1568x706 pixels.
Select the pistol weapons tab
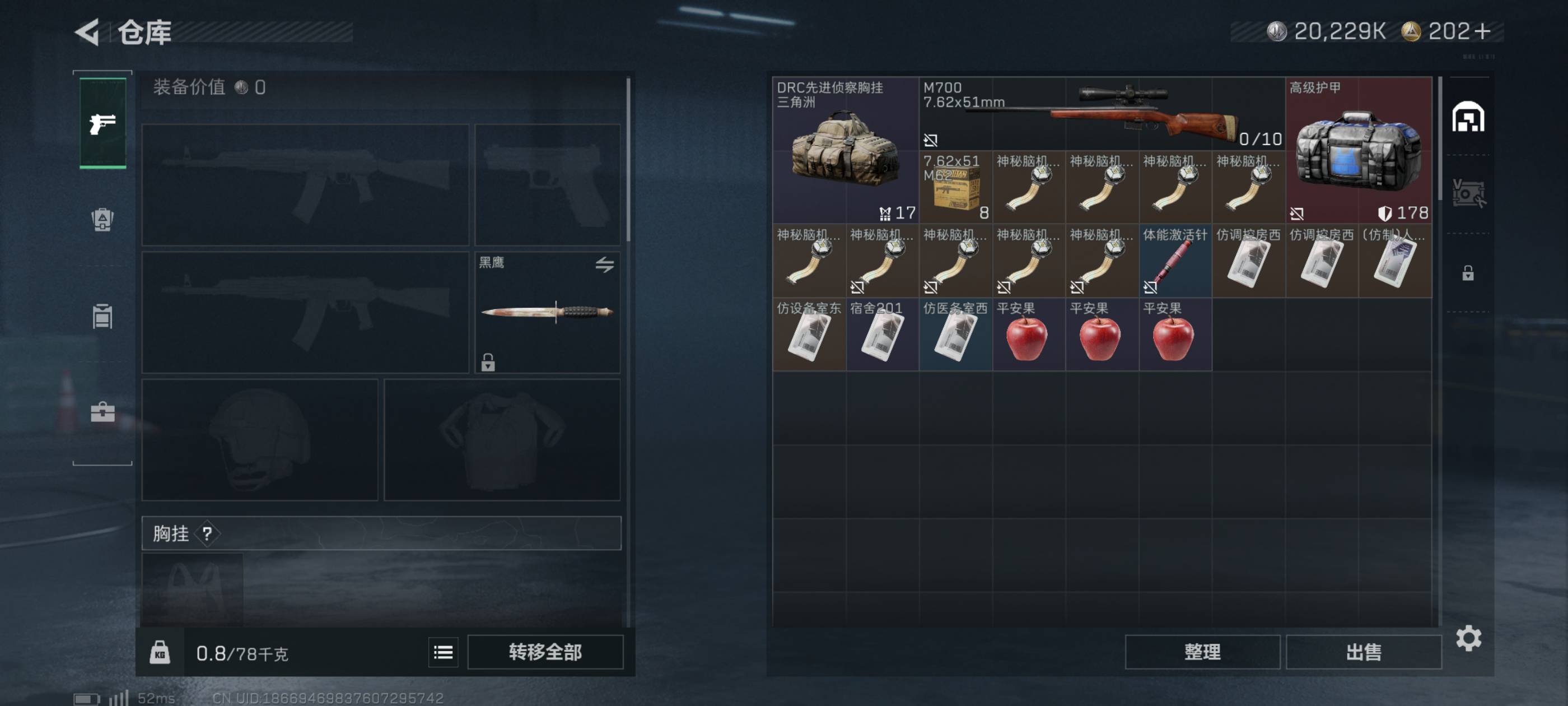(x=103, y=124)
